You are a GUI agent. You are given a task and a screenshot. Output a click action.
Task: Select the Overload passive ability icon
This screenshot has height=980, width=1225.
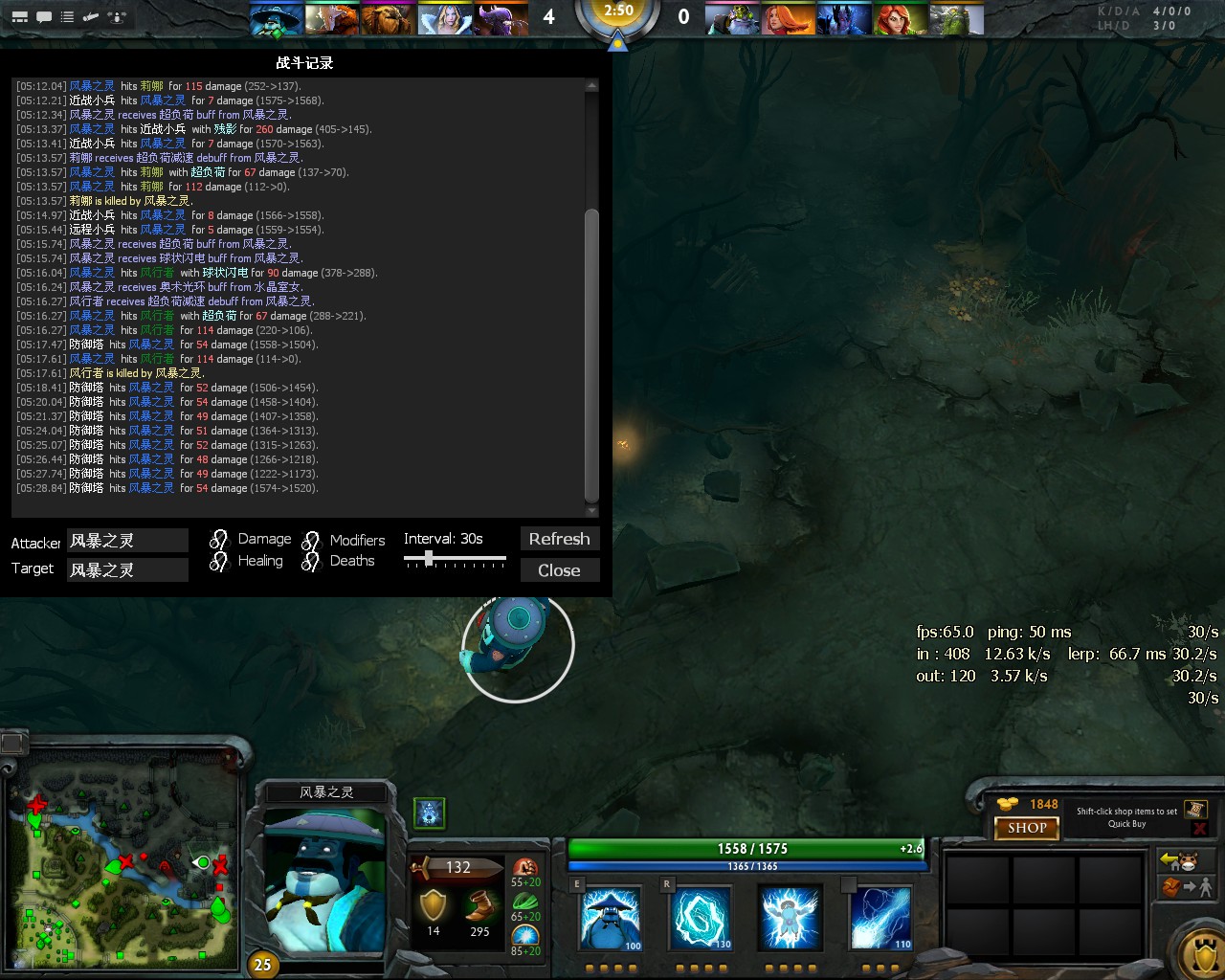coord(790,917)
